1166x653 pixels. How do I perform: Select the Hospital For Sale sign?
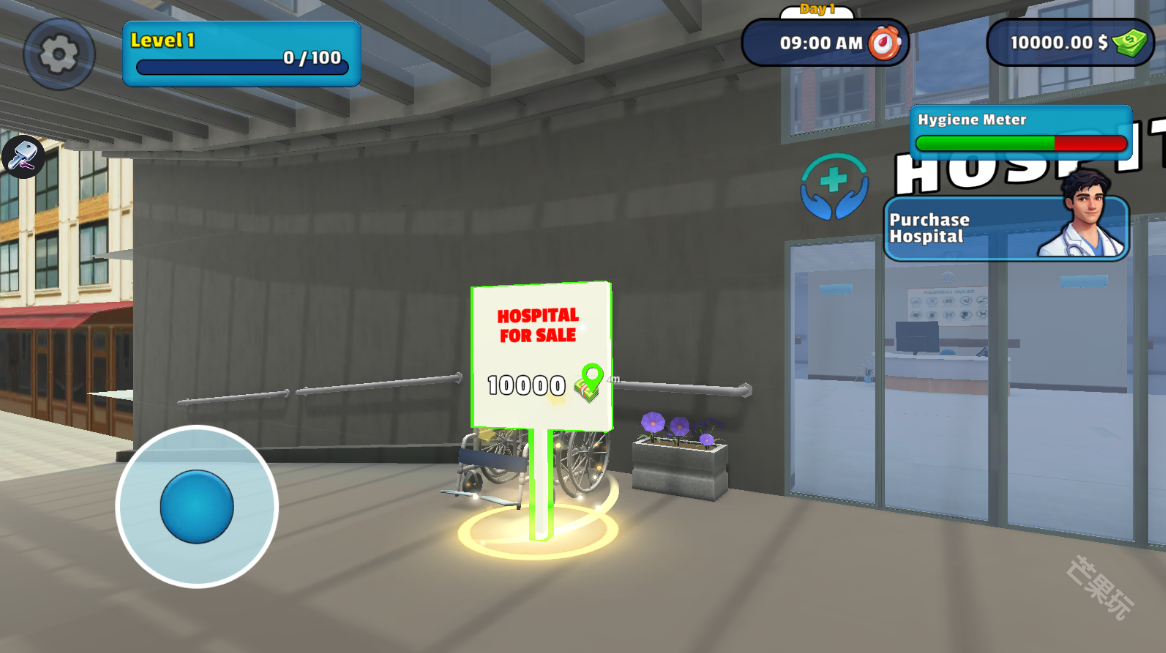click(x=541, y=355)
